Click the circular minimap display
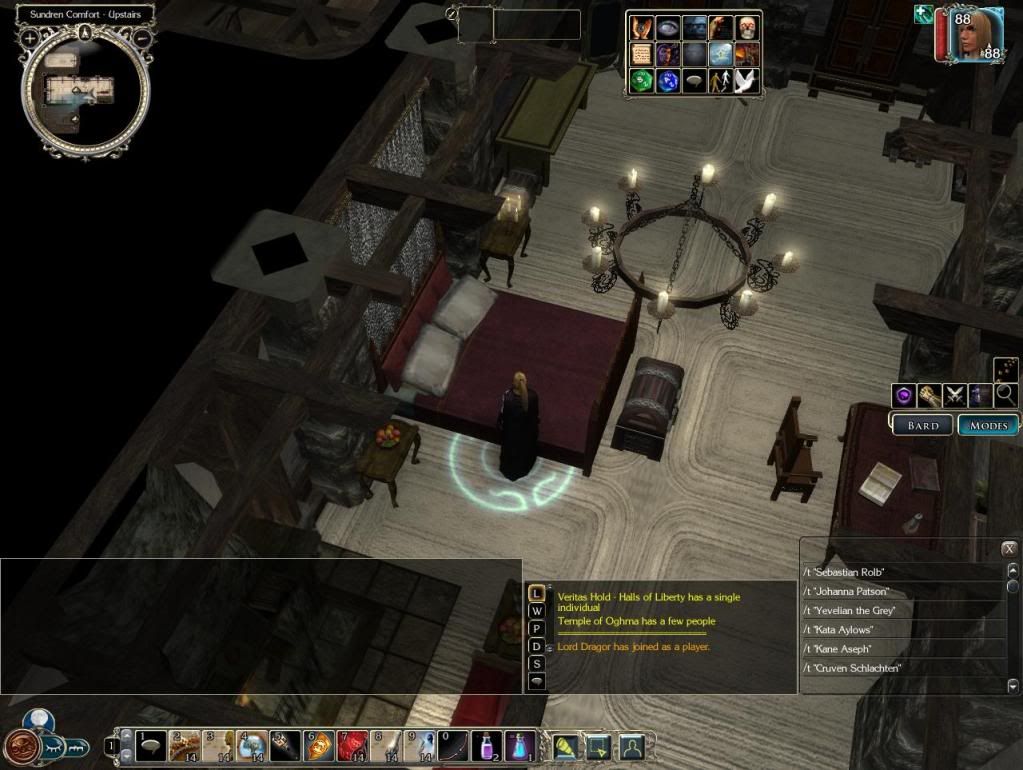Viewport: 1023px width, 770px height. [x=87, y=97]
